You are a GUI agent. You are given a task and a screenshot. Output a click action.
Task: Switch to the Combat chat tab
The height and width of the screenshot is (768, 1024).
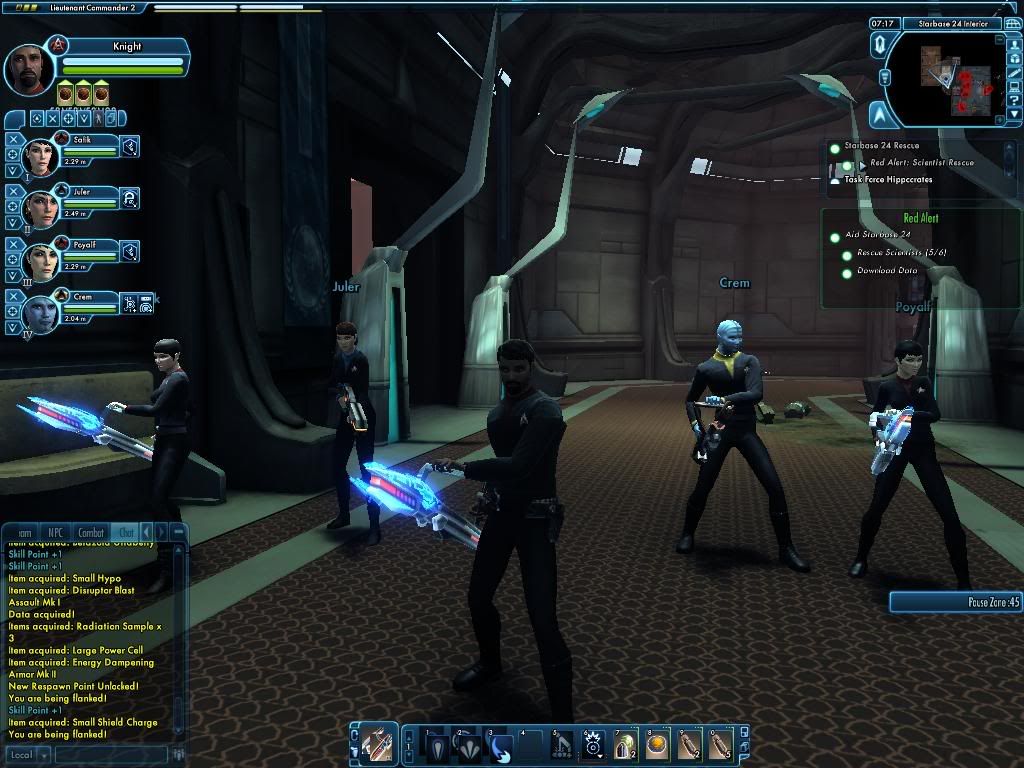91,533
